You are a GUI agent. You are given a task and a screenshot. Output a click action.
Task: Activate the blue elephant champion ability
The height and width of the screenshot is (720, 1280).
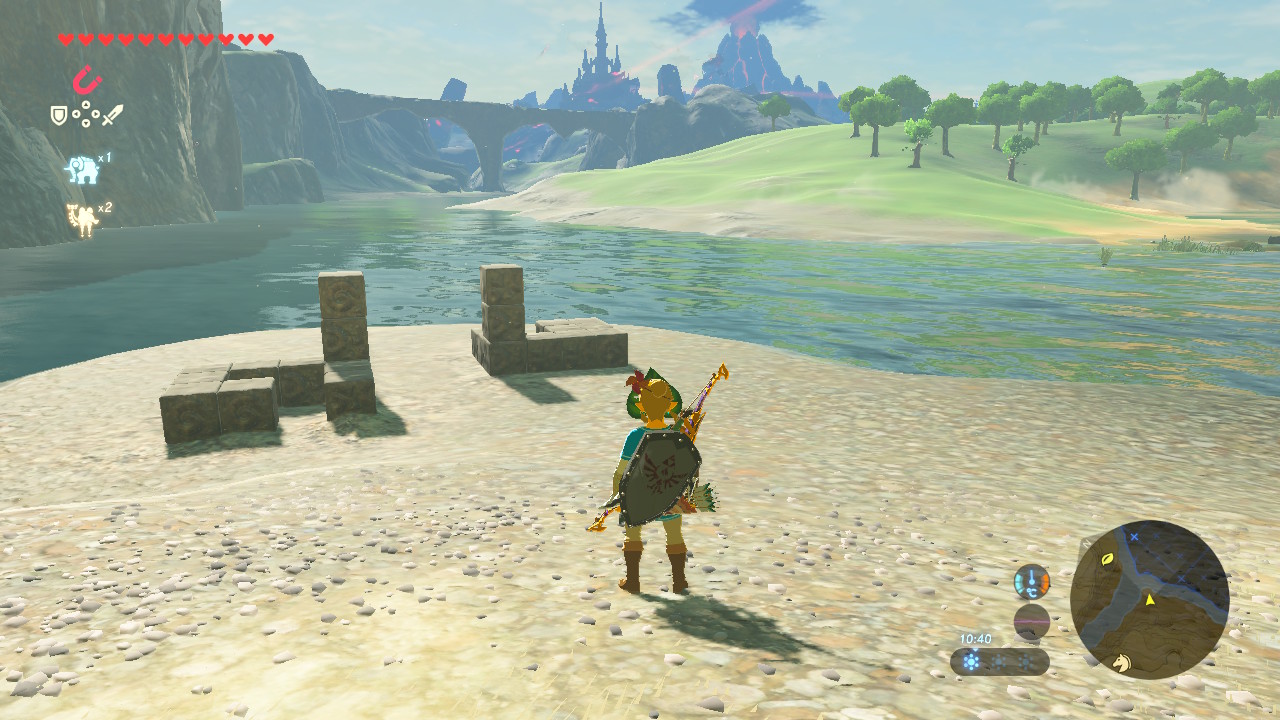pos(82,169)
